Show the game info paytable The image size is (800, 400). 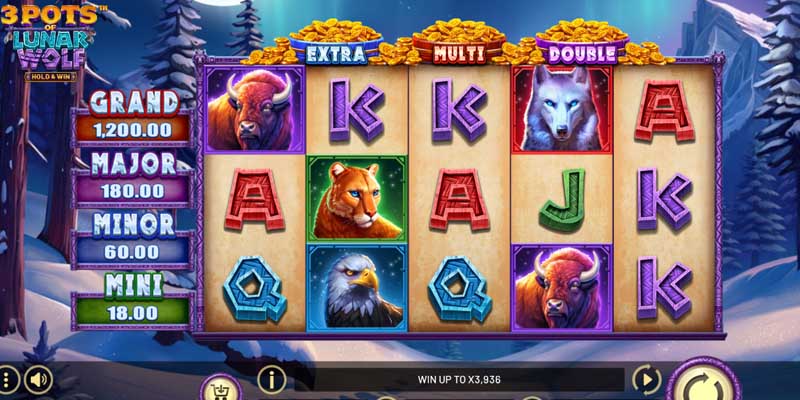click(x=271, y=379)
